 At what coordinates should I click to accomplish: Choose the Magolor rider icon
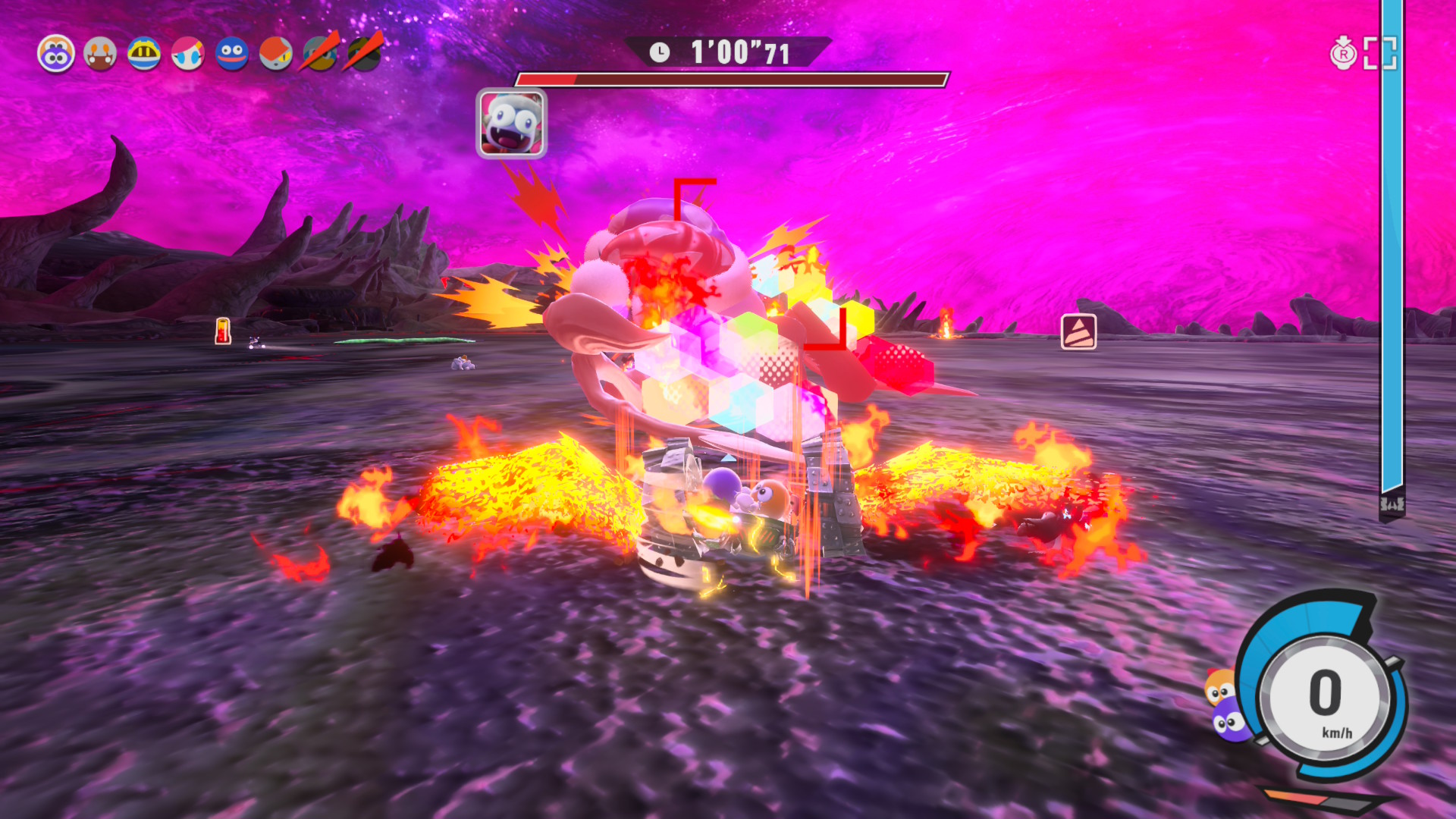tap(144, 54)
